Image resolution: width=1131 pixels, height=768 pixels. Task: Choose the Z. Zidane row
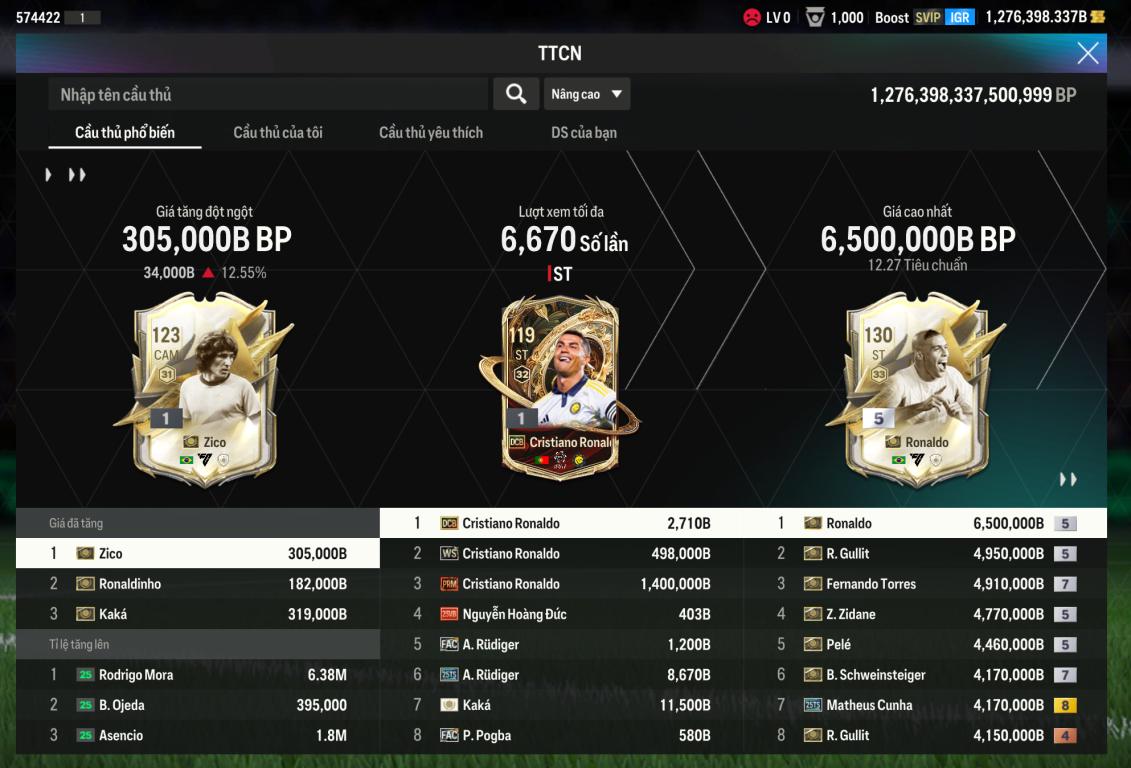[x=925, y=614]
